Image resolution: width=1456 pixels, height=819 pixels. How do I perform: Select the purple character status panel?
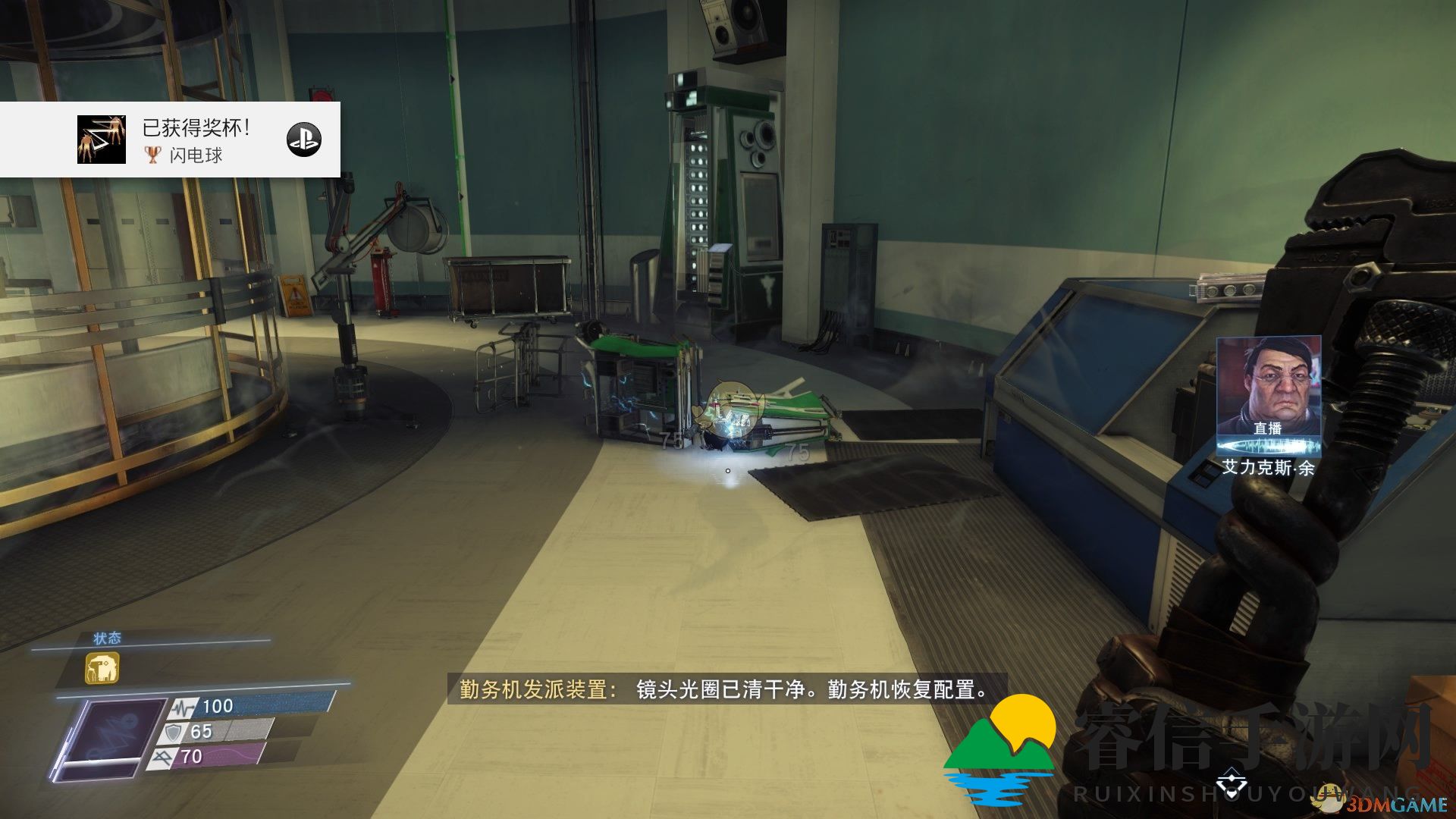click(x=110, y=739)
